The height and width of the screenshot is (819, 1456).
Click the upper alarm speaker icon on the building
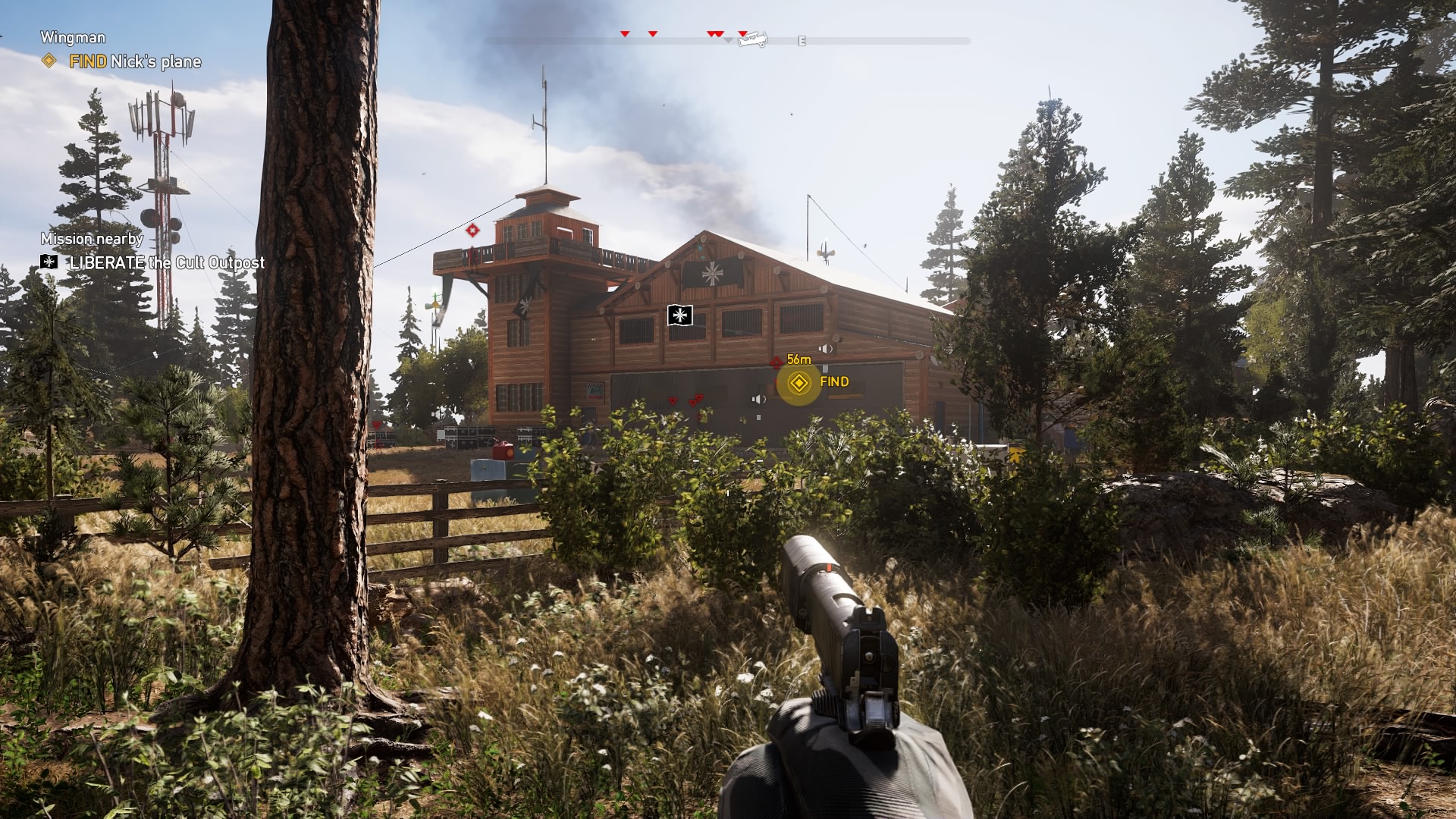tap(826, 349)
